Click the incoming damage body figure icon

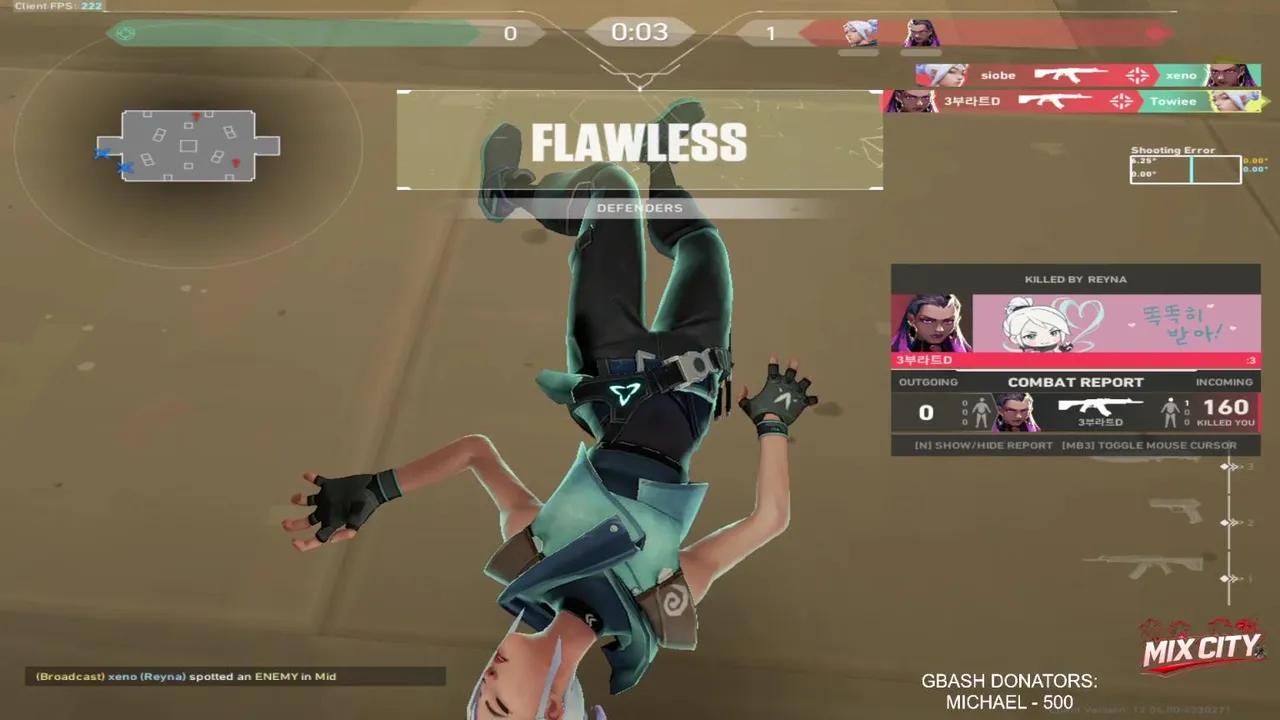point(1169,413)
